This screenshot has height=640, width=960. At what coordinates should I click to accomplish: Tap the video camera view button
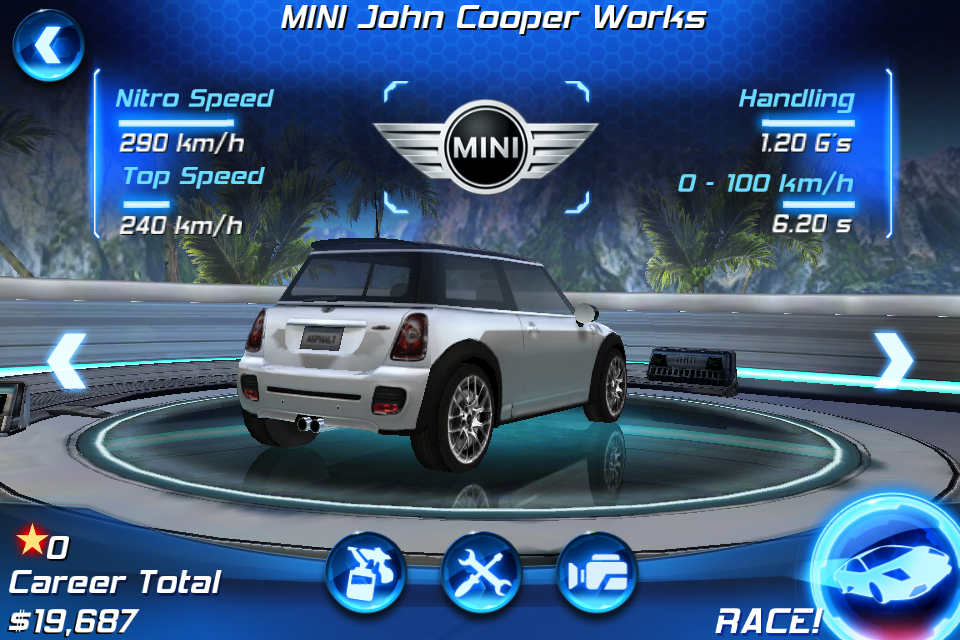coord(597,573)
